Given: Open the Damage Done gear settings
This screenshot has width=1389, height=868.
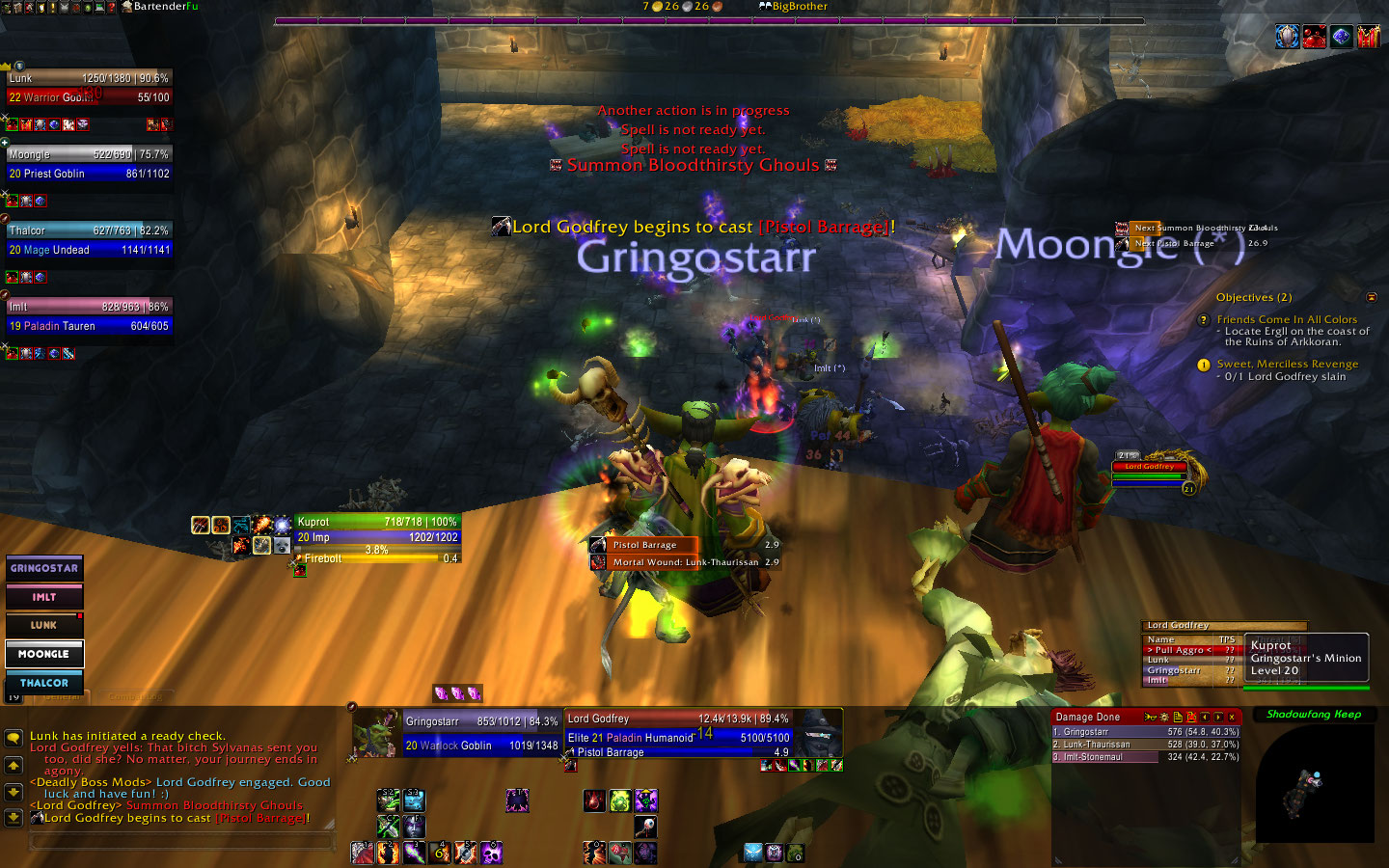Looking at the screenshot, I should pos(1164,717).
